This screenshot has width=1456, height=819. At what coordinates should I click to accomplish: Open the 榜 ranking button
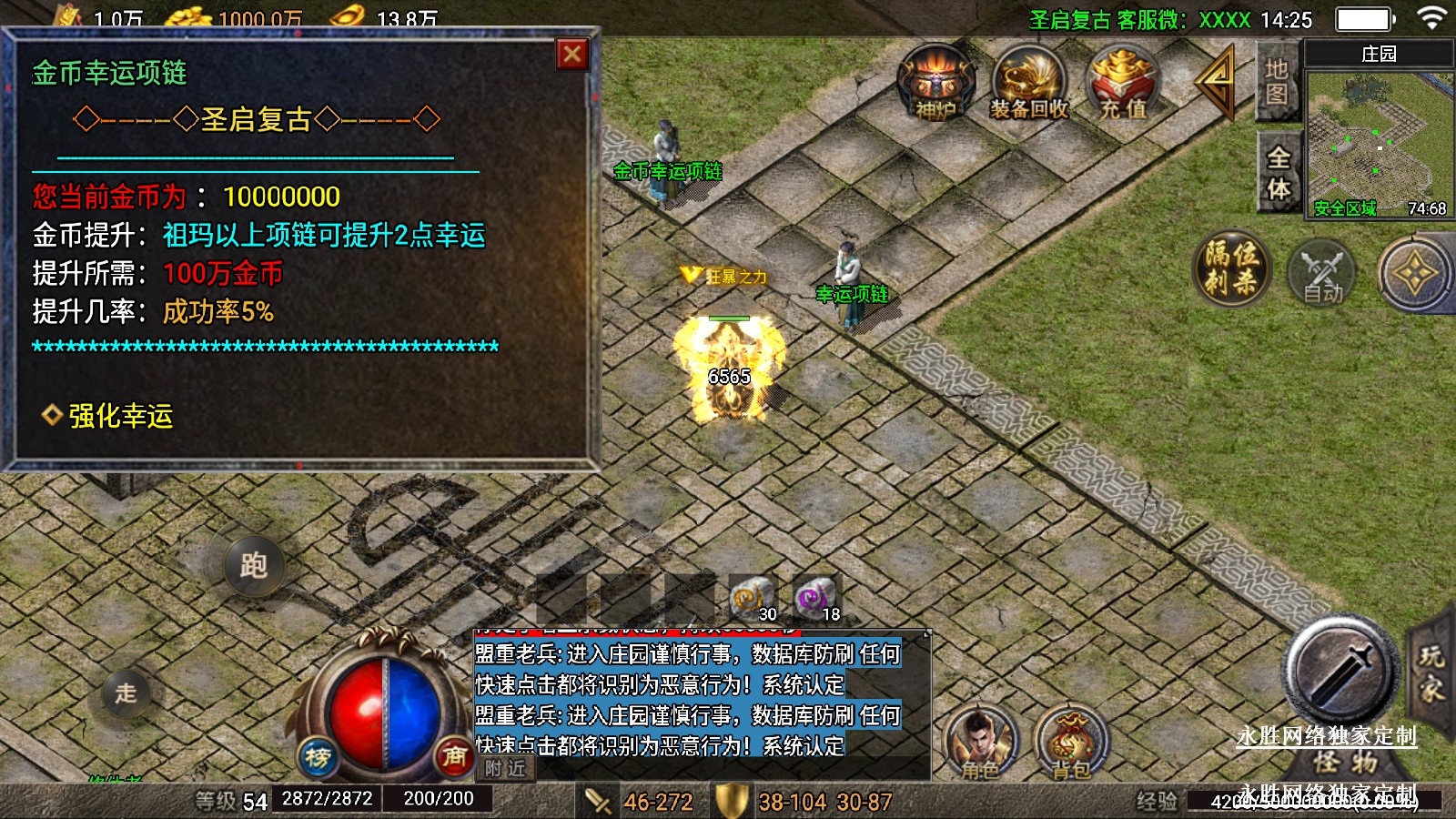point(318,756)
